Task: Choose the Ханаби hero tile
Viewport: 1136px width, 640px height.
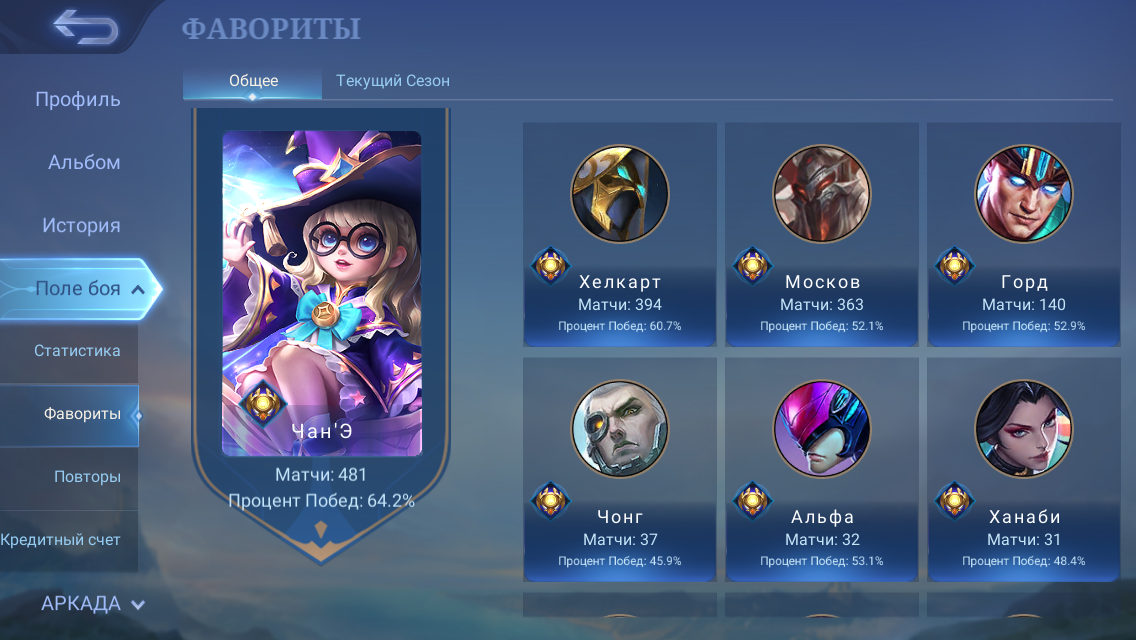Action: pyautogui.click(x=1024, y=470)
